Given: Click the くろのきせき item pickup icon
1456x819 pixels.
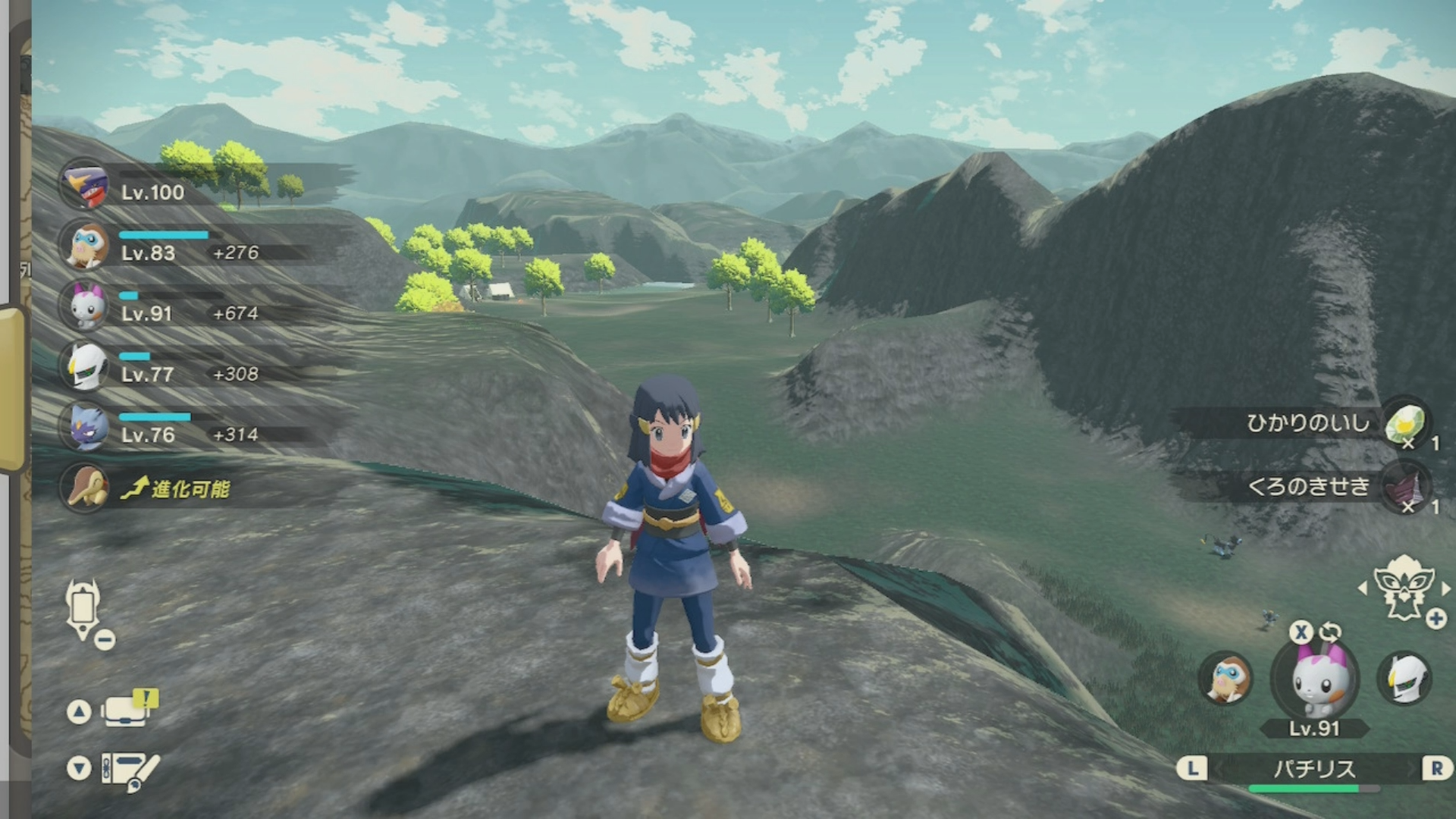Looking at the screenshot, I should coord(1405,487).
